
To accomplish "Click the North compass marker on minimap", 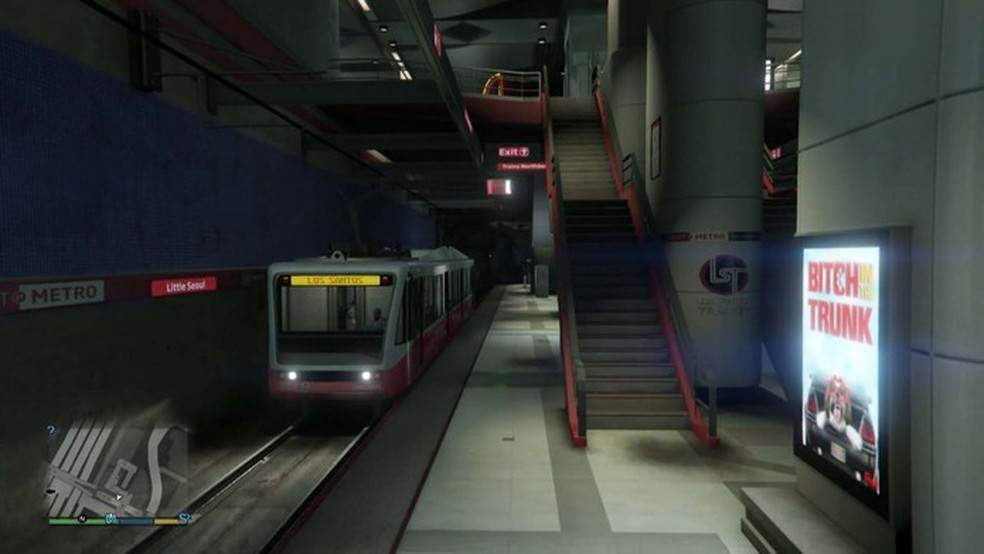I will point(81,518).
